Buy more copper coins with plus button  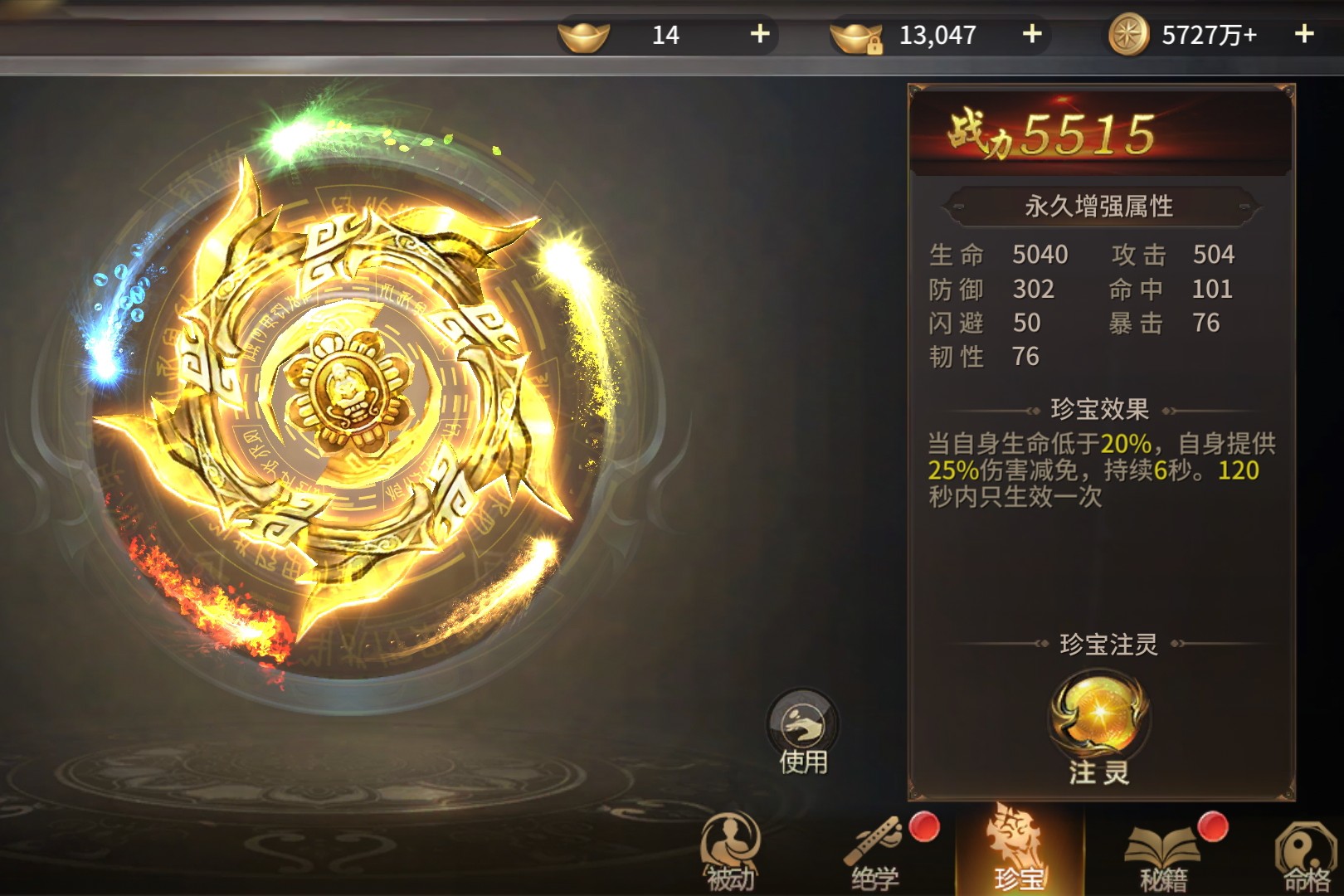tap(1303, 34)
